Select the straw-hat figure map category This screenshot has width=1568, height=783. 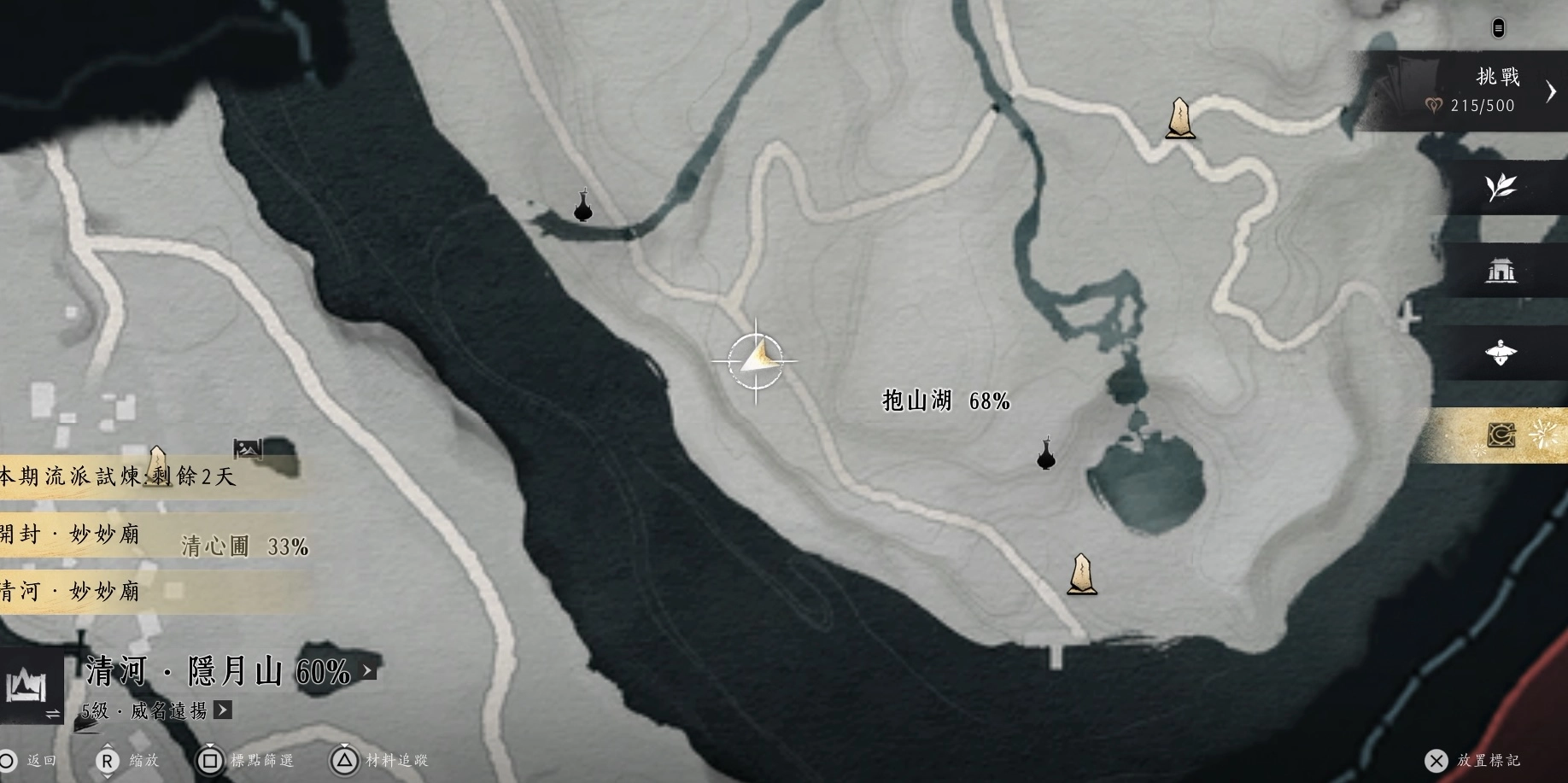coord(1501,353)
